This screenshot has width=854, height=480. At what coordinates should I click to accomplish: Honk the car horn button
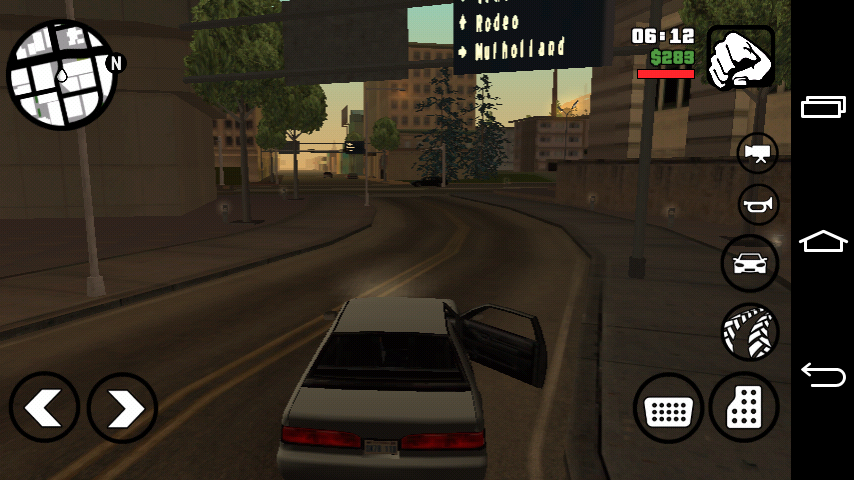pos(758,205)
